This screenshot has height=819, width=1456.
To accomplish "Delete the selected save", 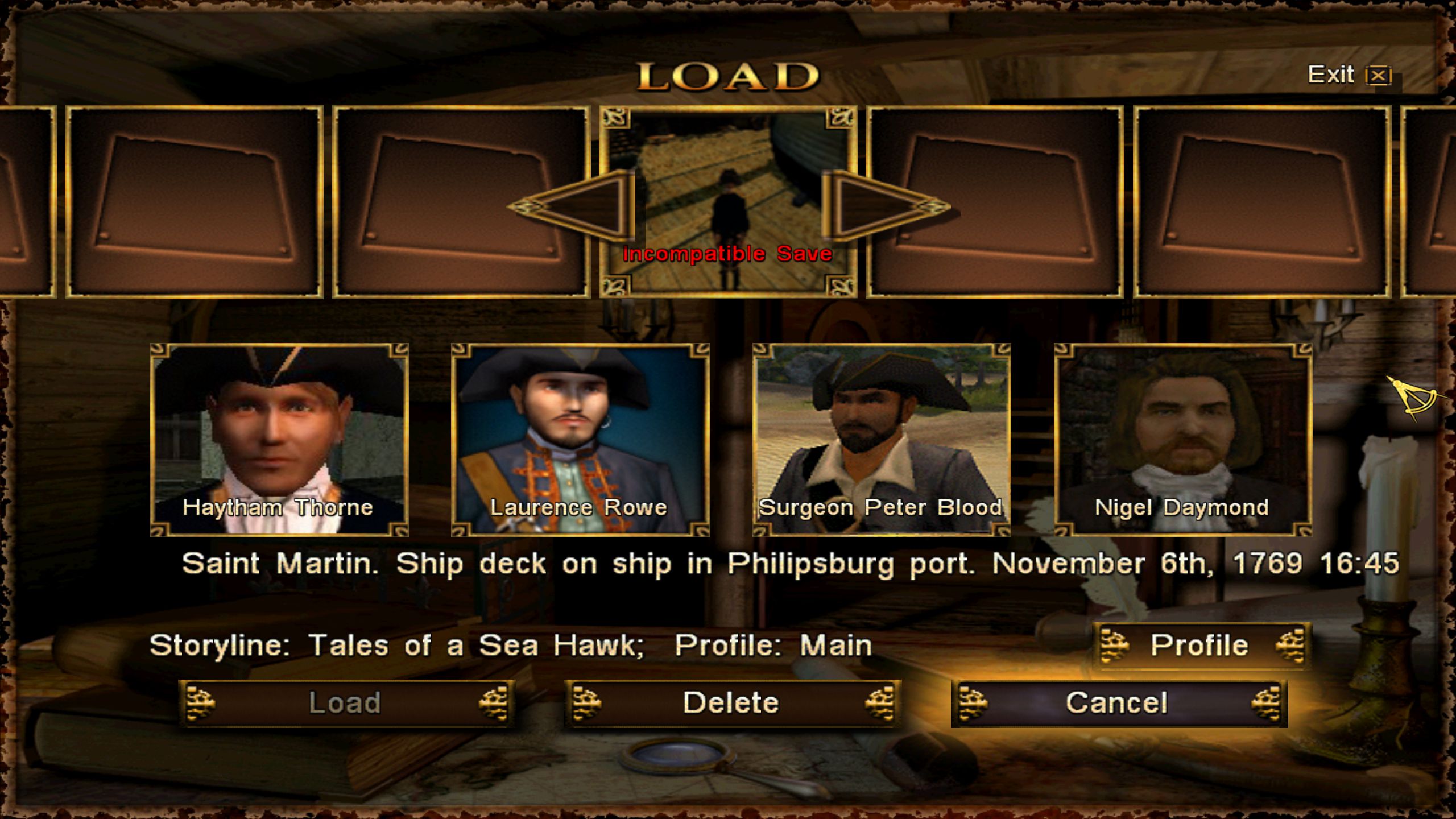I will tap(731, 703).
